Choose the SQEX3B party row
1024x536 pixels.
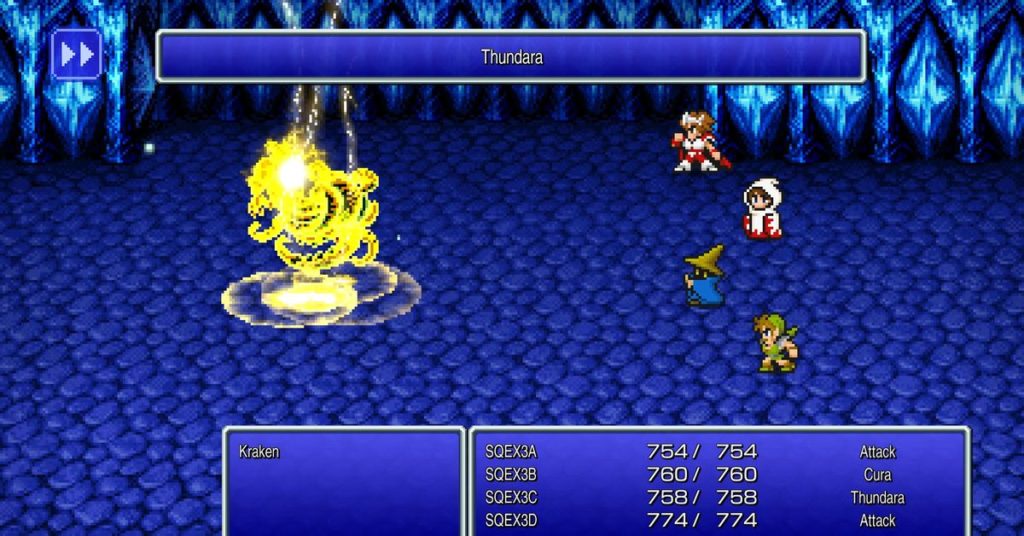tap(511, 475)
